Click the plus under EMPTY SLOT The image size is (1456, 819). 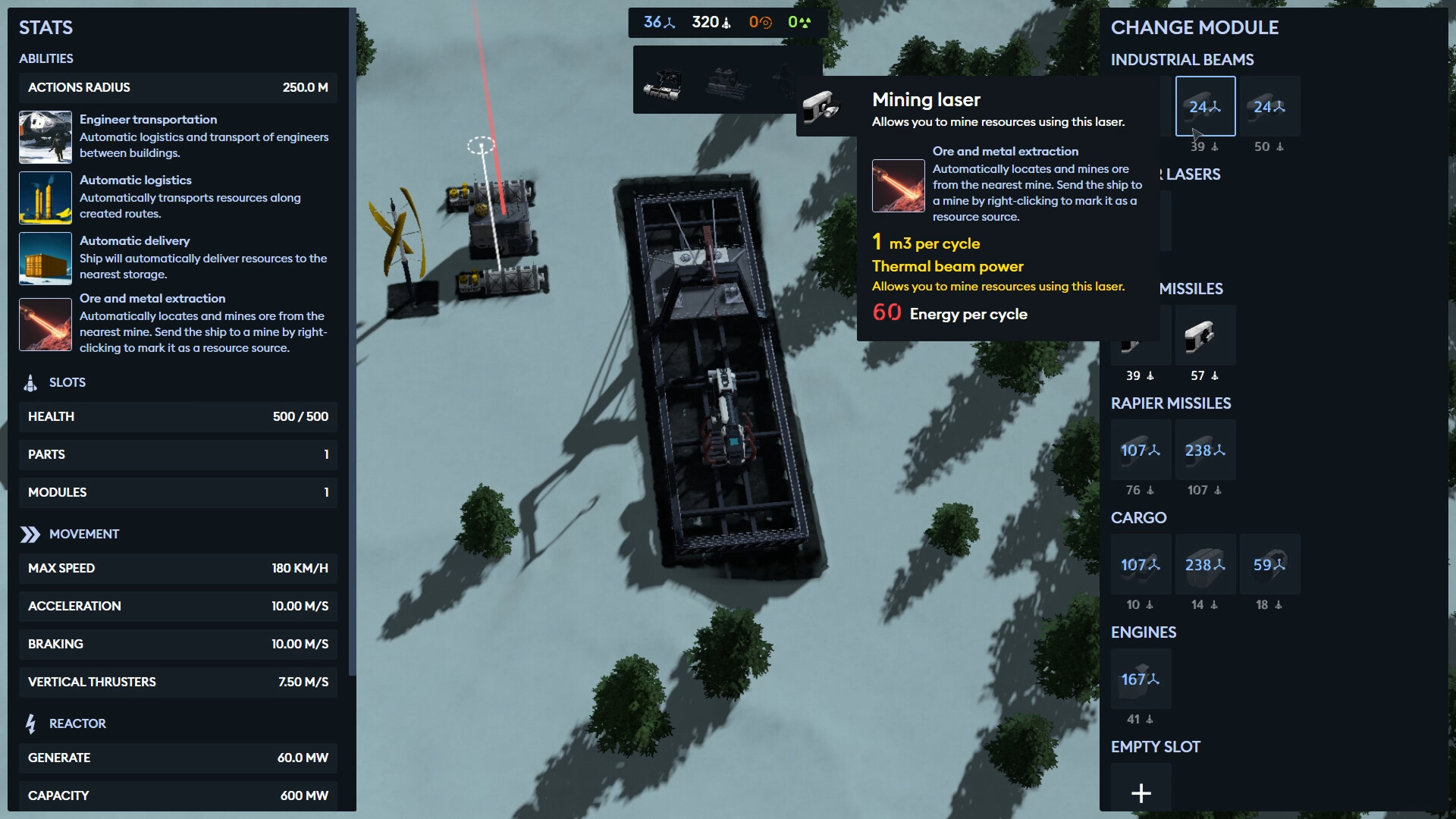(1141, 793)
